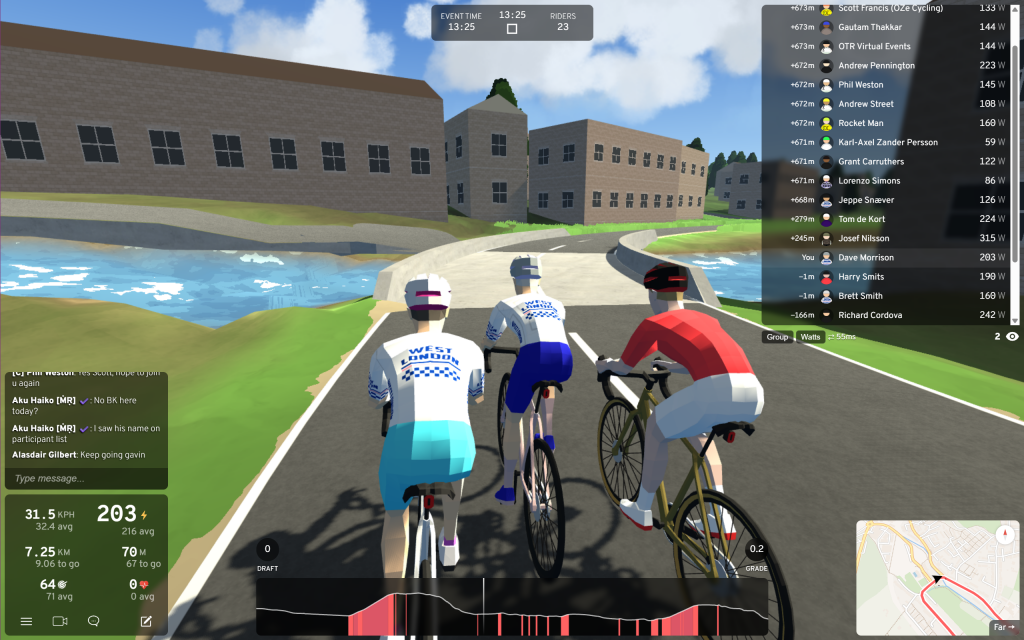The width and height of the screenshot is (1024, 640).
Task: Click the minimap compass button
Action: pos(1004,535)
